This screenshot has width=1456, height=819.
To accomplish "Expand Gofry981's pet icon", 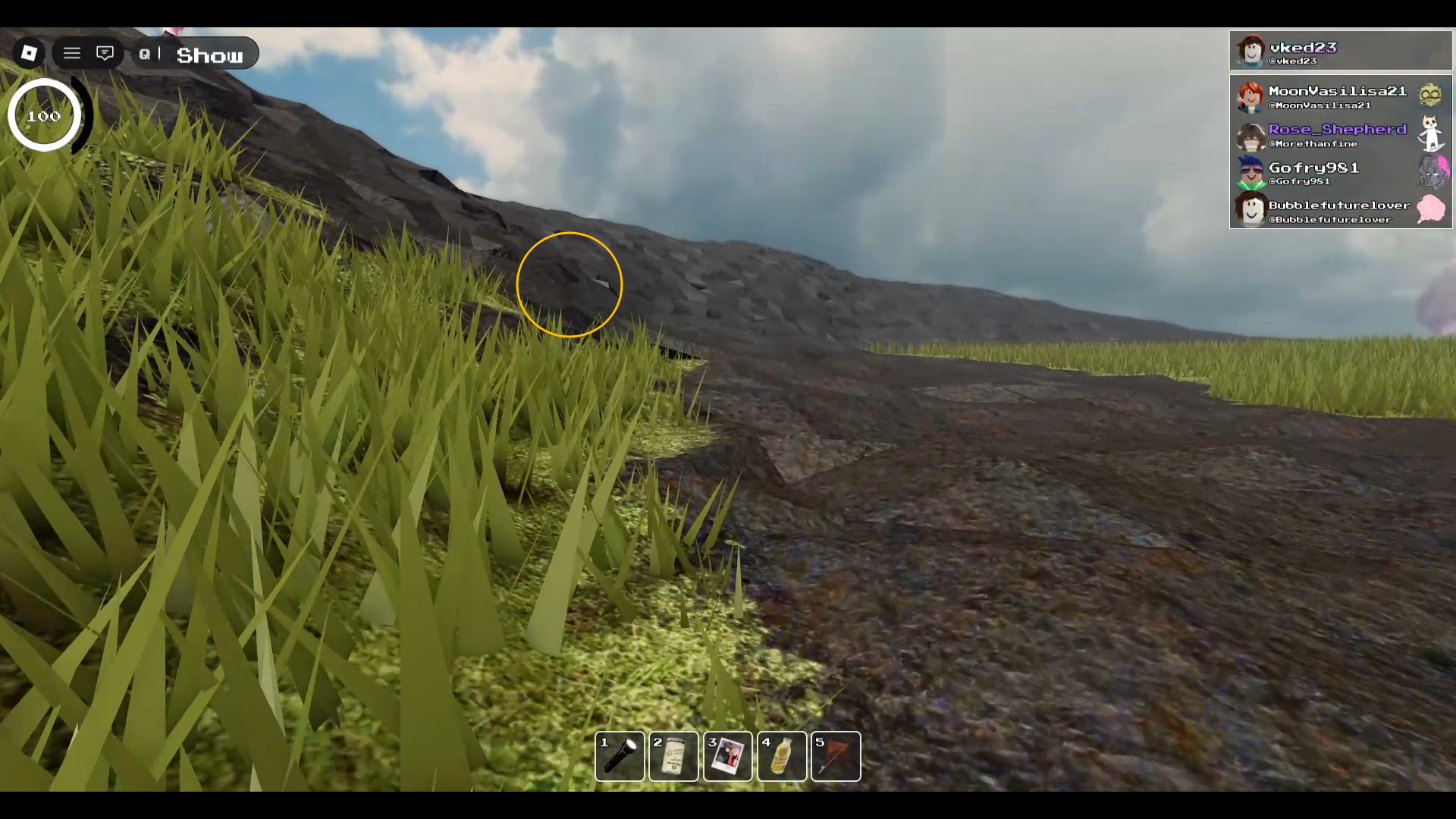I will (1436, 170).
